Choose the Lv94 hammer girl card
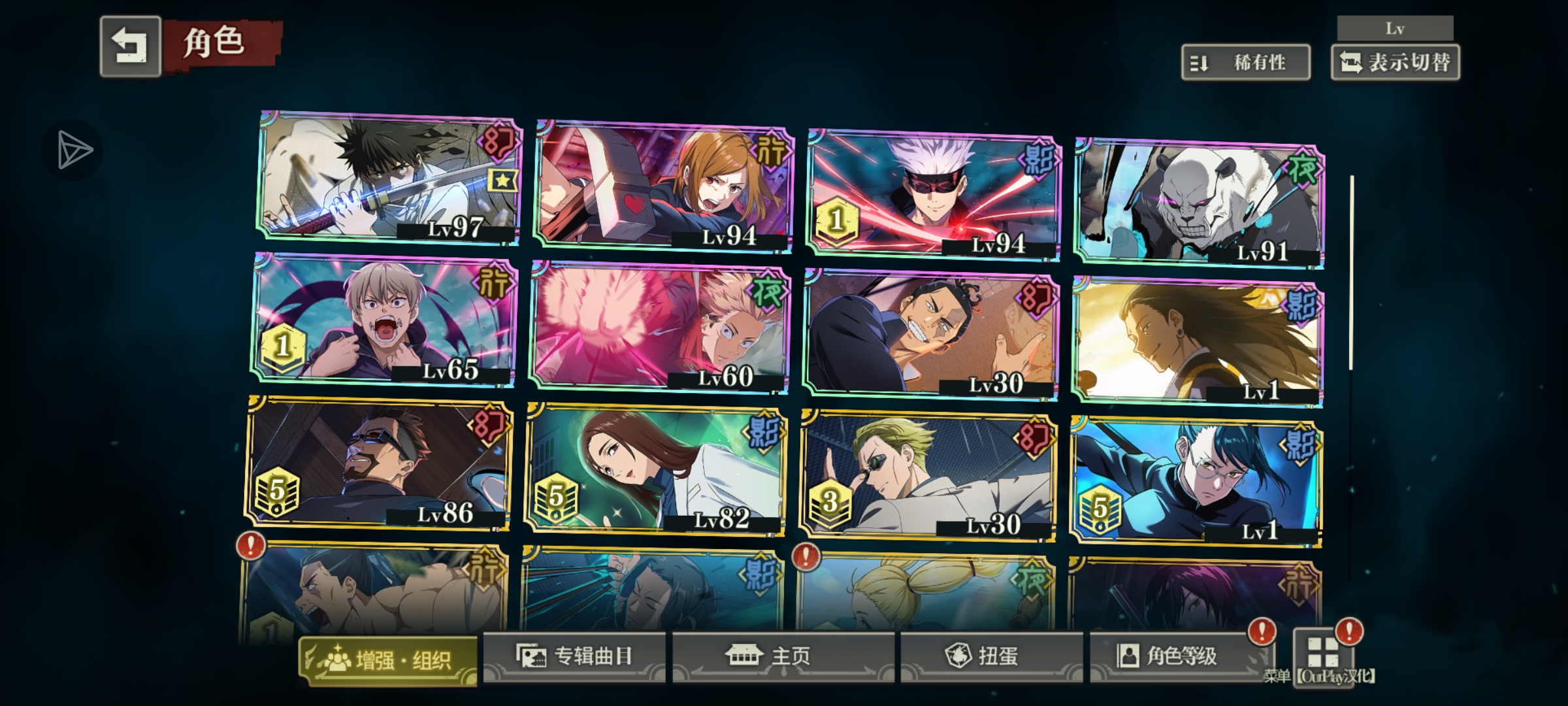1568x706 pixels. pyautogui.click(x=664, y=186)
